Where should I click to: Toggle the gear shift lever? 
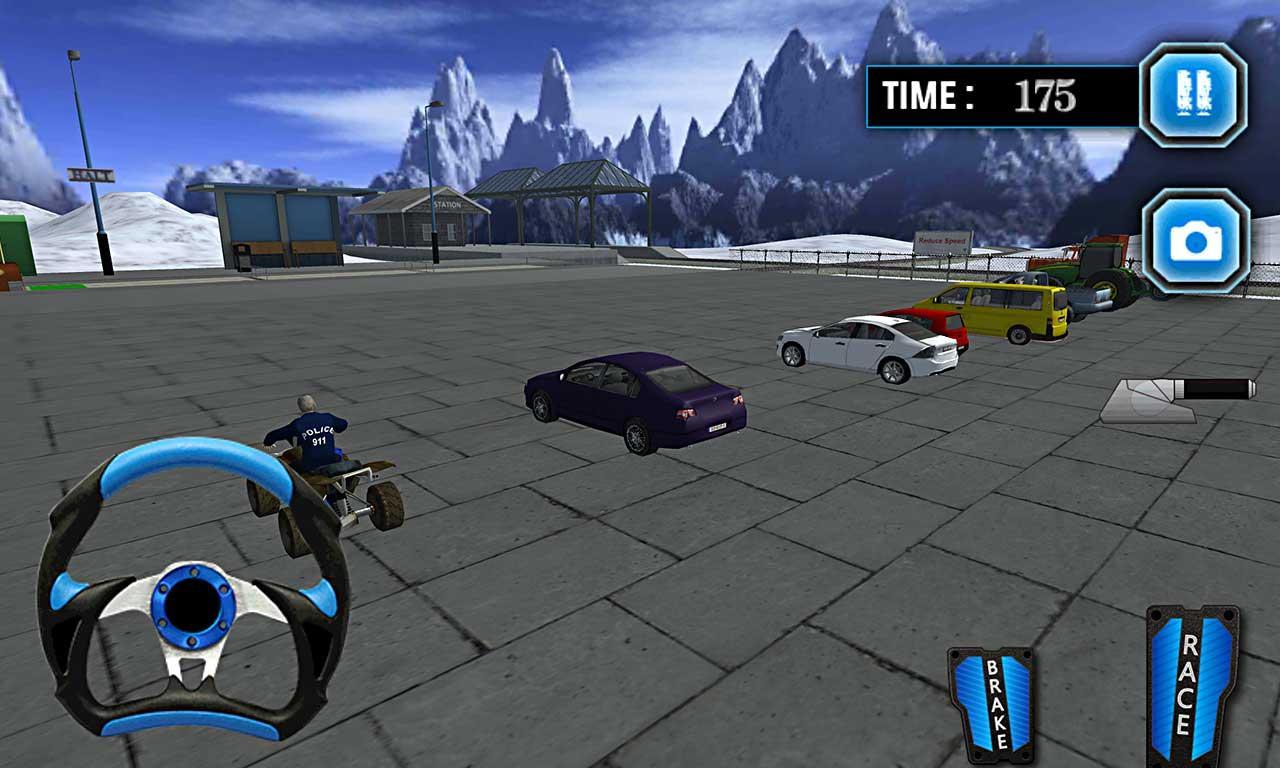[x=1178, y=399]
